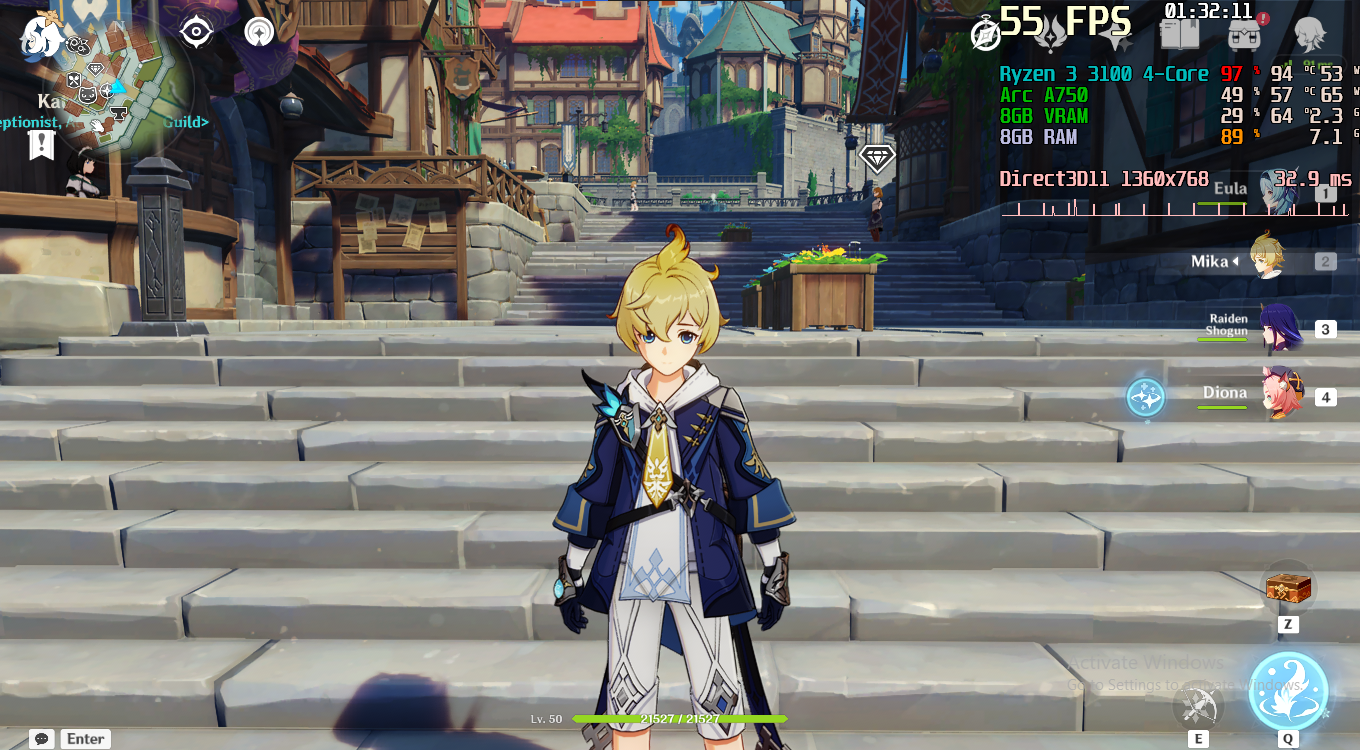Switch to Raiden Shogun
The height and width of the screenshot is (750, 1360).
click(1278, 329)
